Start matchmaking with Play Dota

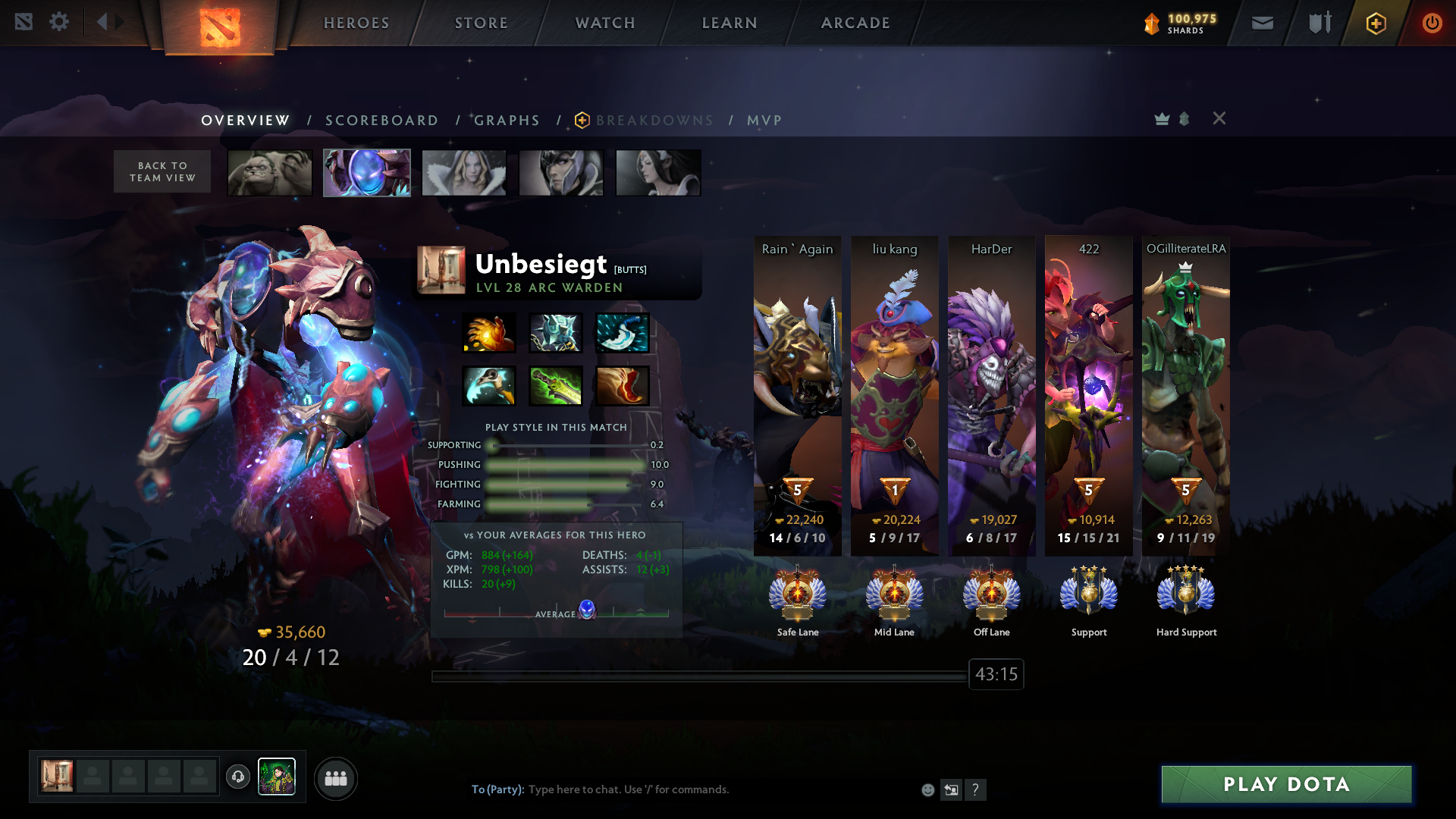tap(1286, 784)
